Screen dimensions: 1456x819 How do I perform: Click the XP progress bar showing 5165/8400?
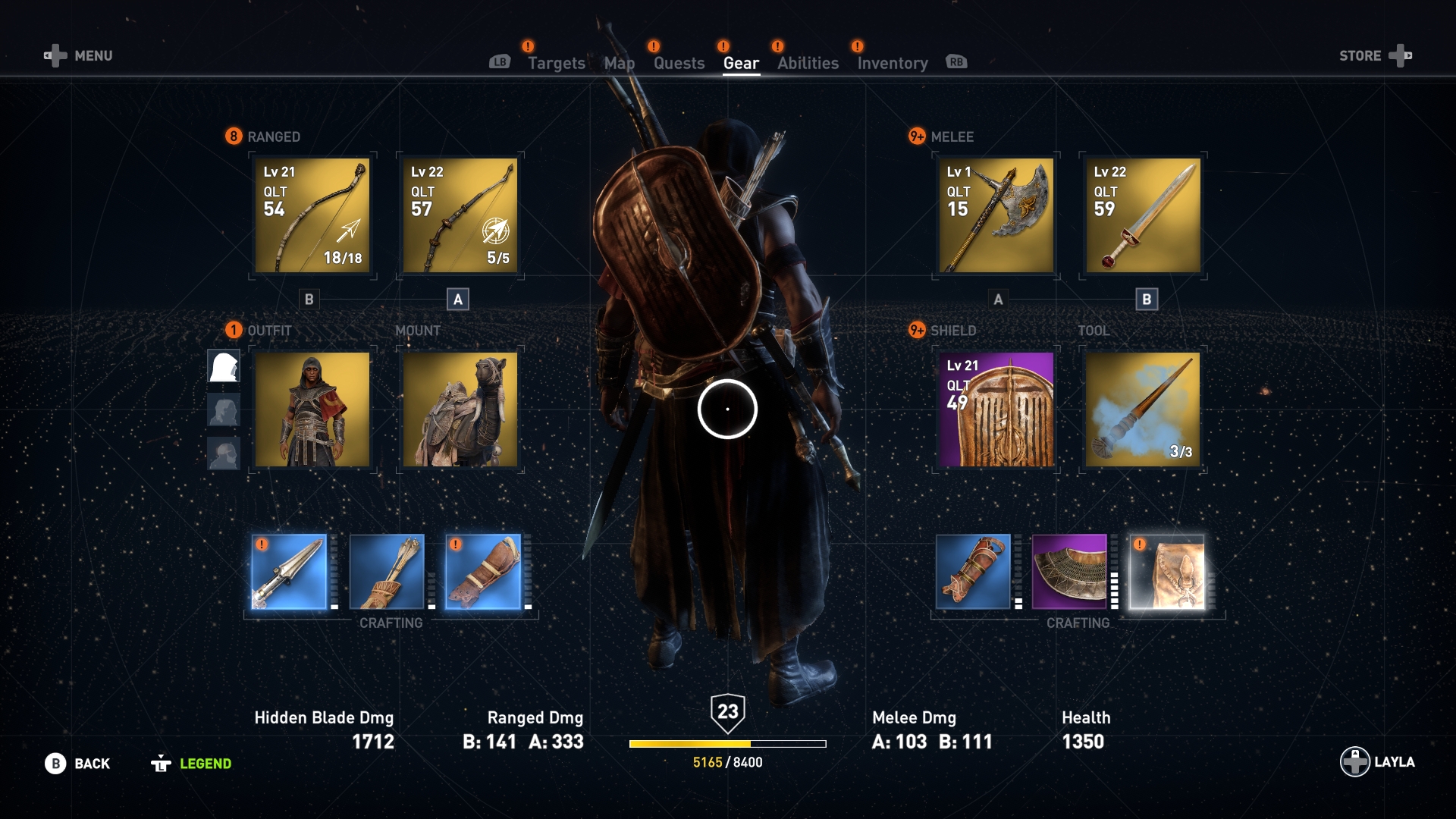coord(727,744)
